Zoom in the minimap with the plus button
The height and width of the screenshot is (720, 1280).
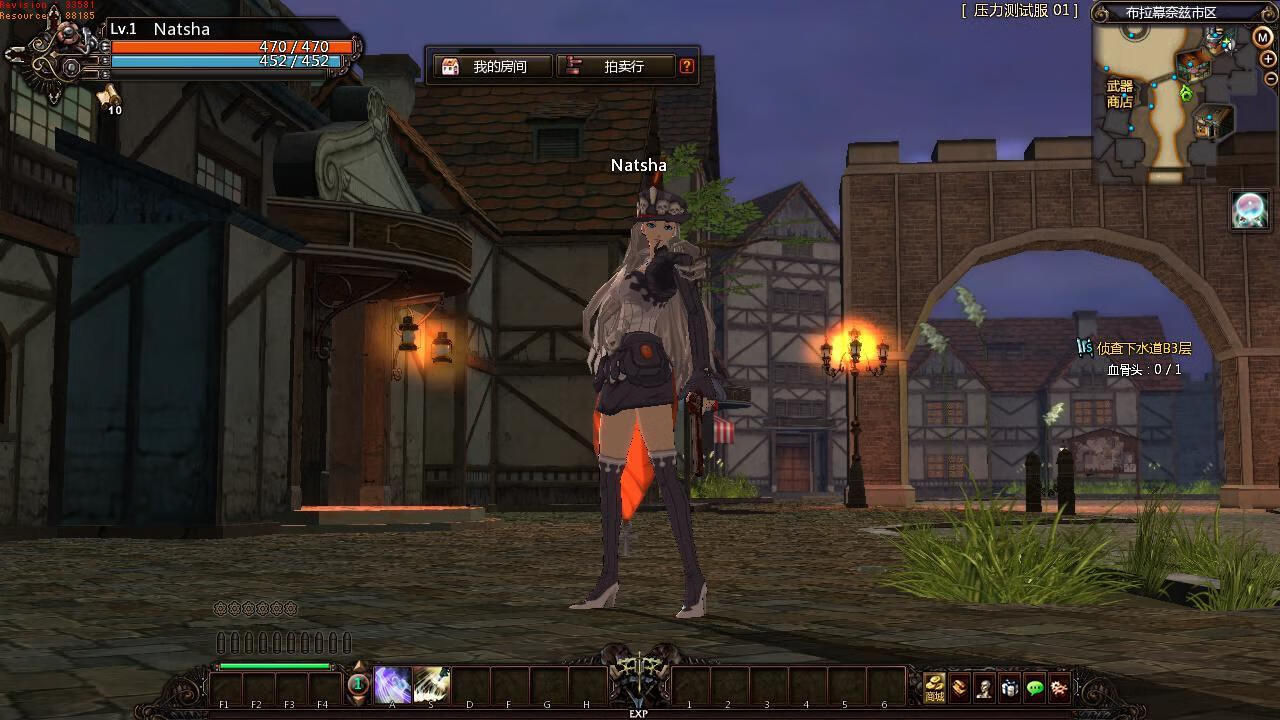click(1269, 59)
